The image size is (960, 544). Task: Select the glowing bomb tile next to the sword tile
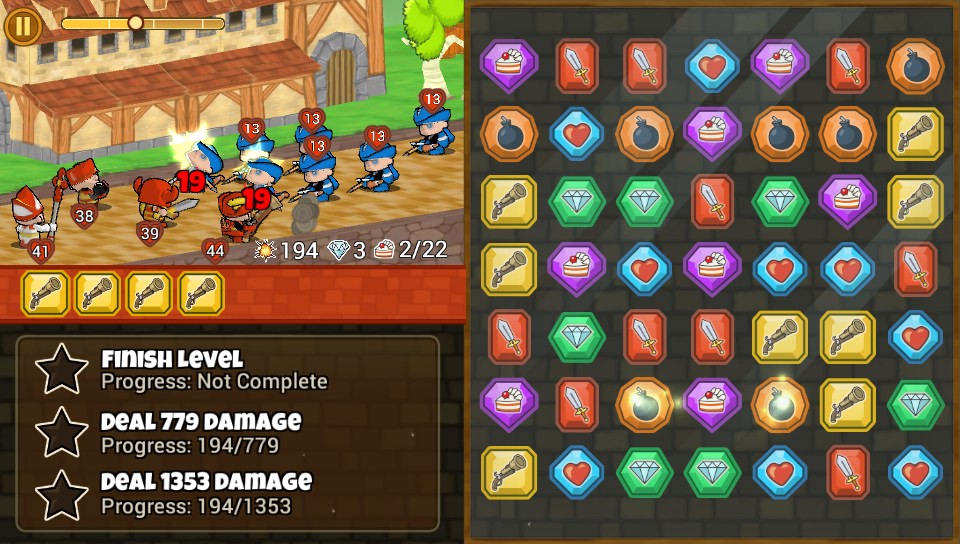tap(644, 404)
